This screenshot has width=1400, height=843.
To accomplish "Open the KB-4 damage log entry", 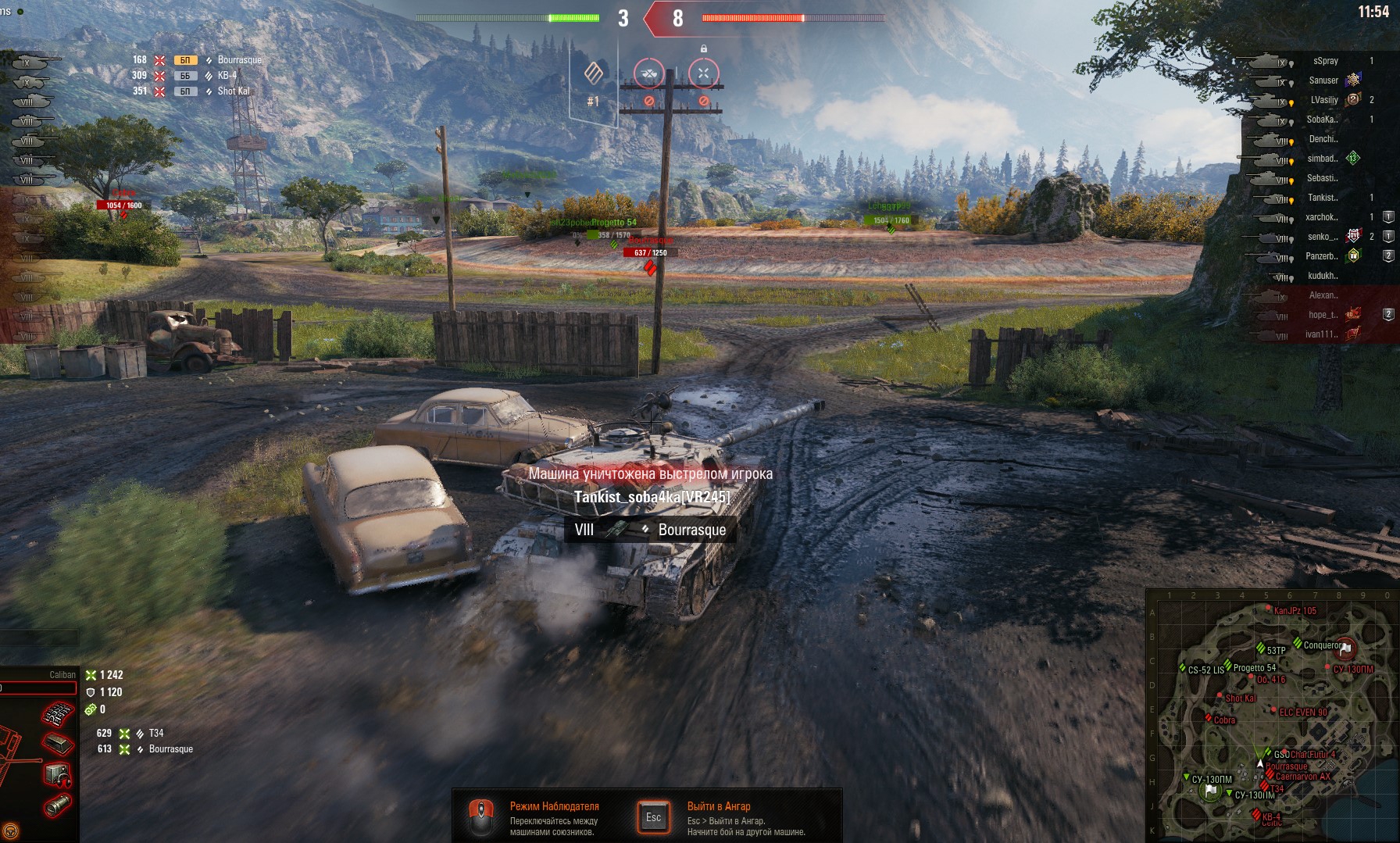I will pyautogui.click(x=227, y=76).
